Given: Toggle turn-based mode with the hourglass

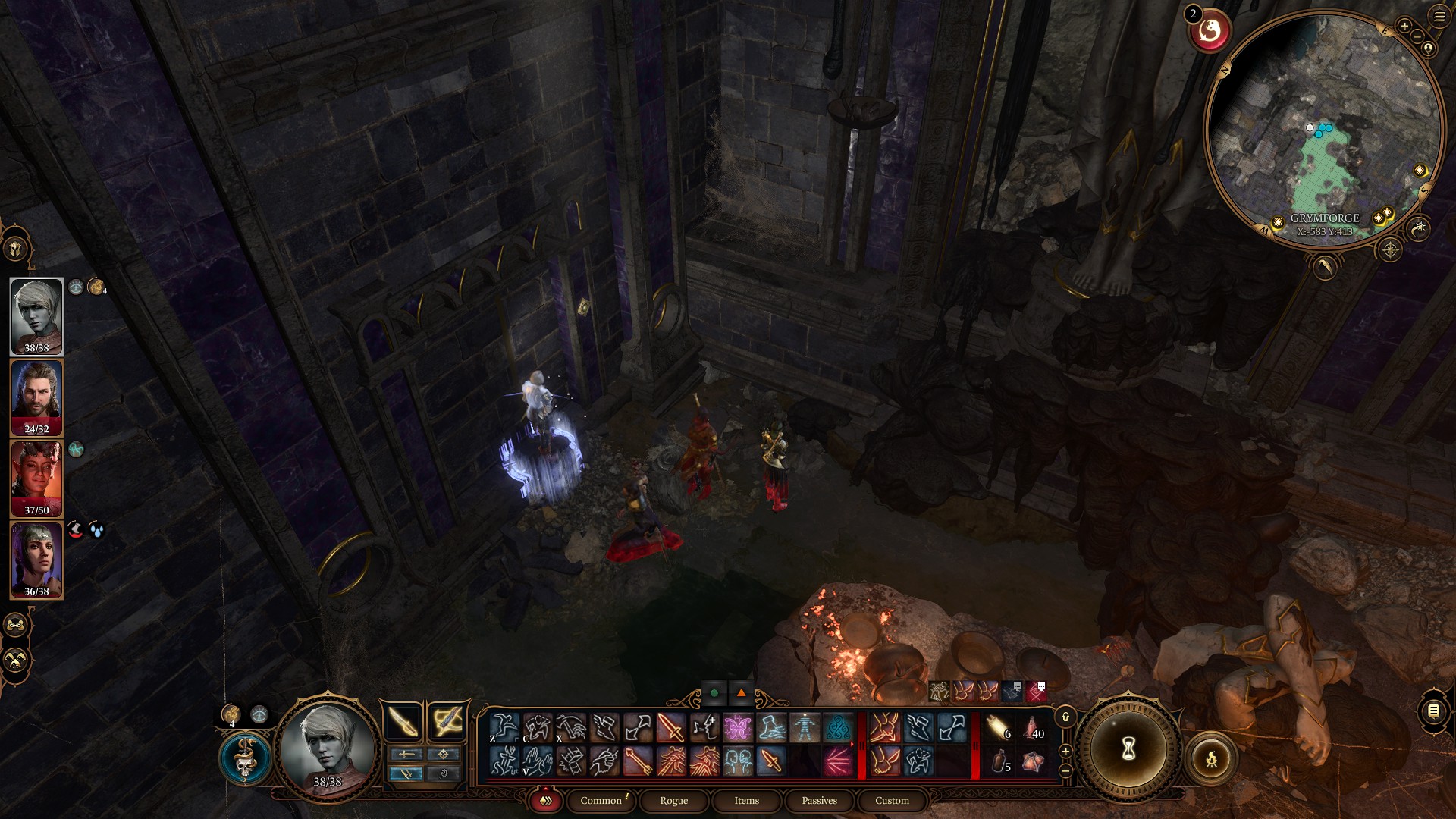Looking at the screenshot, I should [x=1128, y=749].
